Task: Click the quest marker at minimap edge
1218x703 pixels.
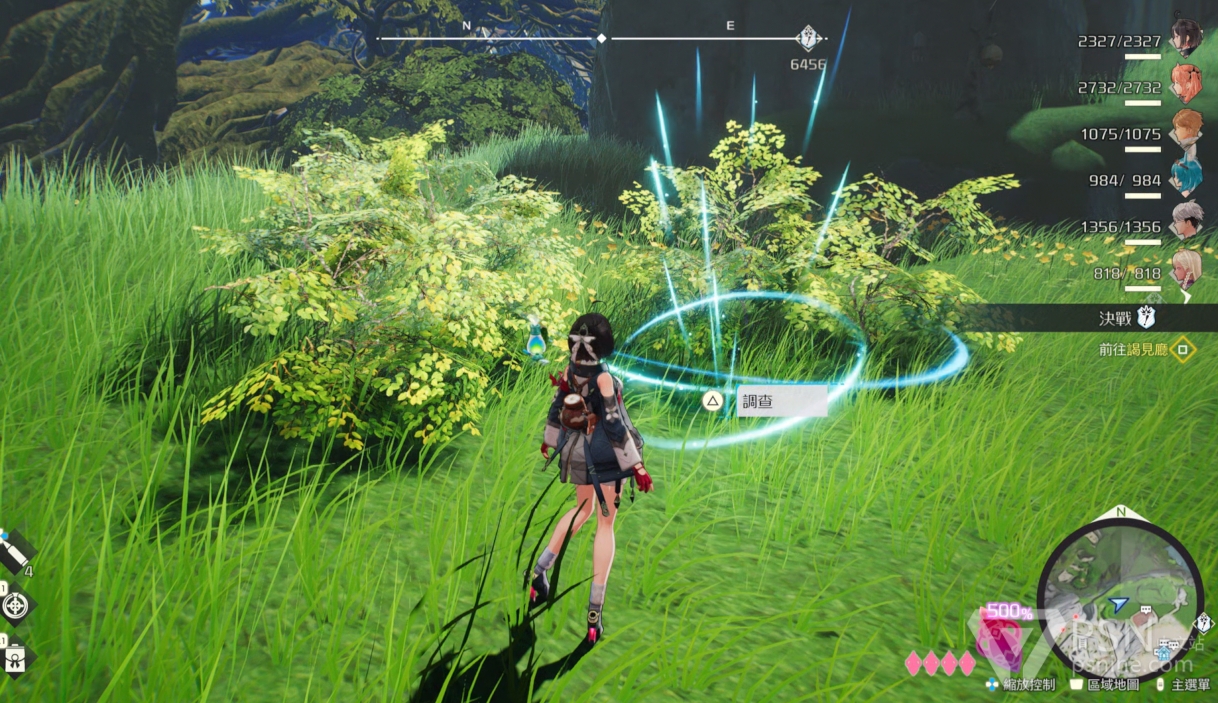Action: pyautogui.click(x=1203, y=624)
